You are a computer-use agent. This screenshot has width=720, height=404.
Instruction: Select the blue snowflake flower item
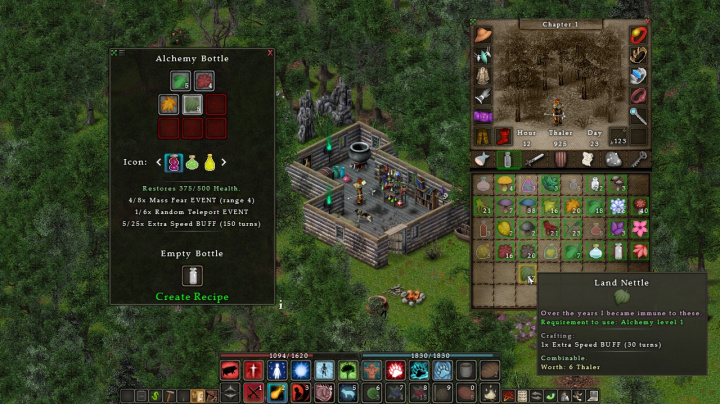[x=617, y=206]
